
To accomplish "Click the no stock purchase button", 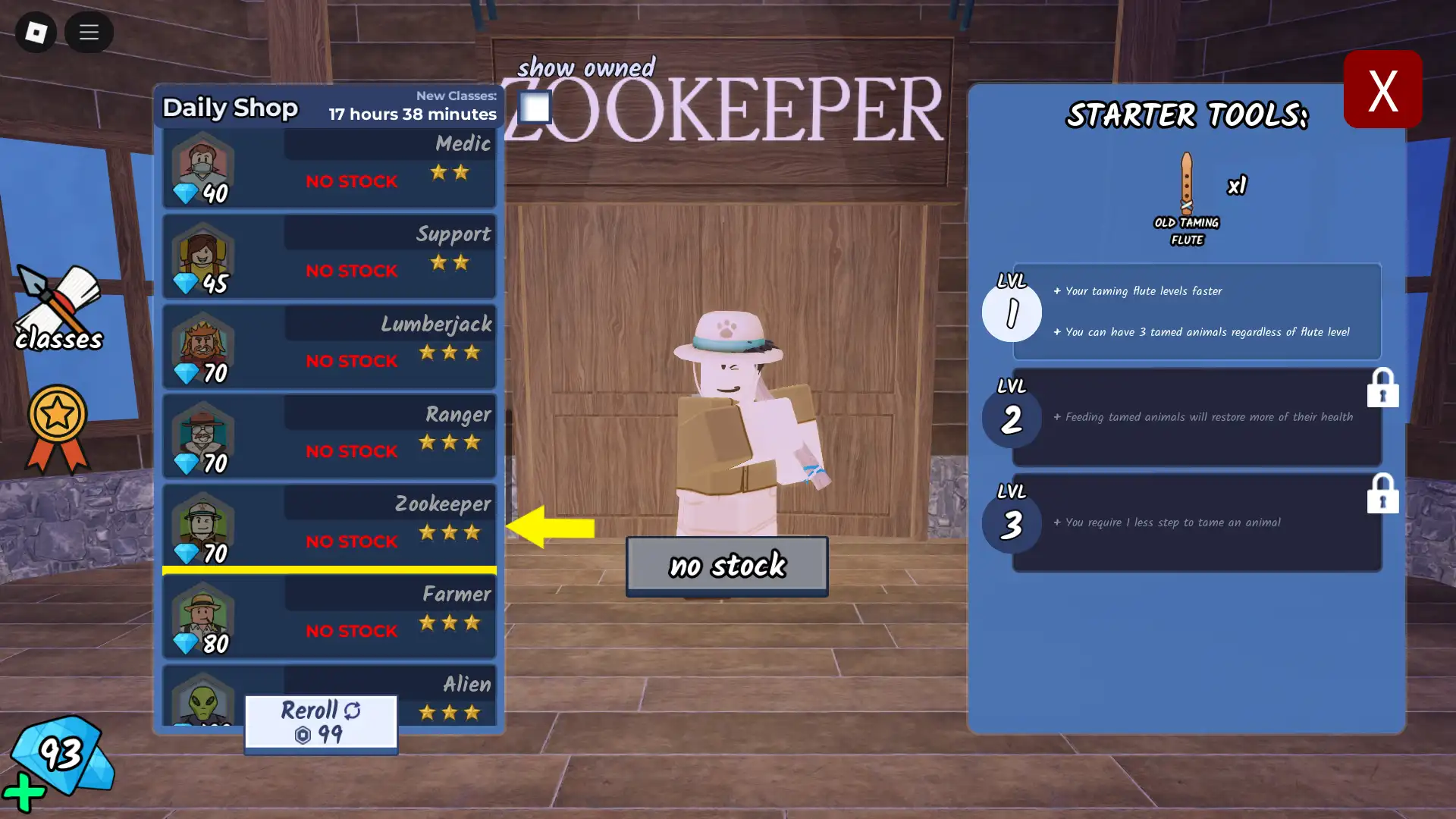I will 726,566.
